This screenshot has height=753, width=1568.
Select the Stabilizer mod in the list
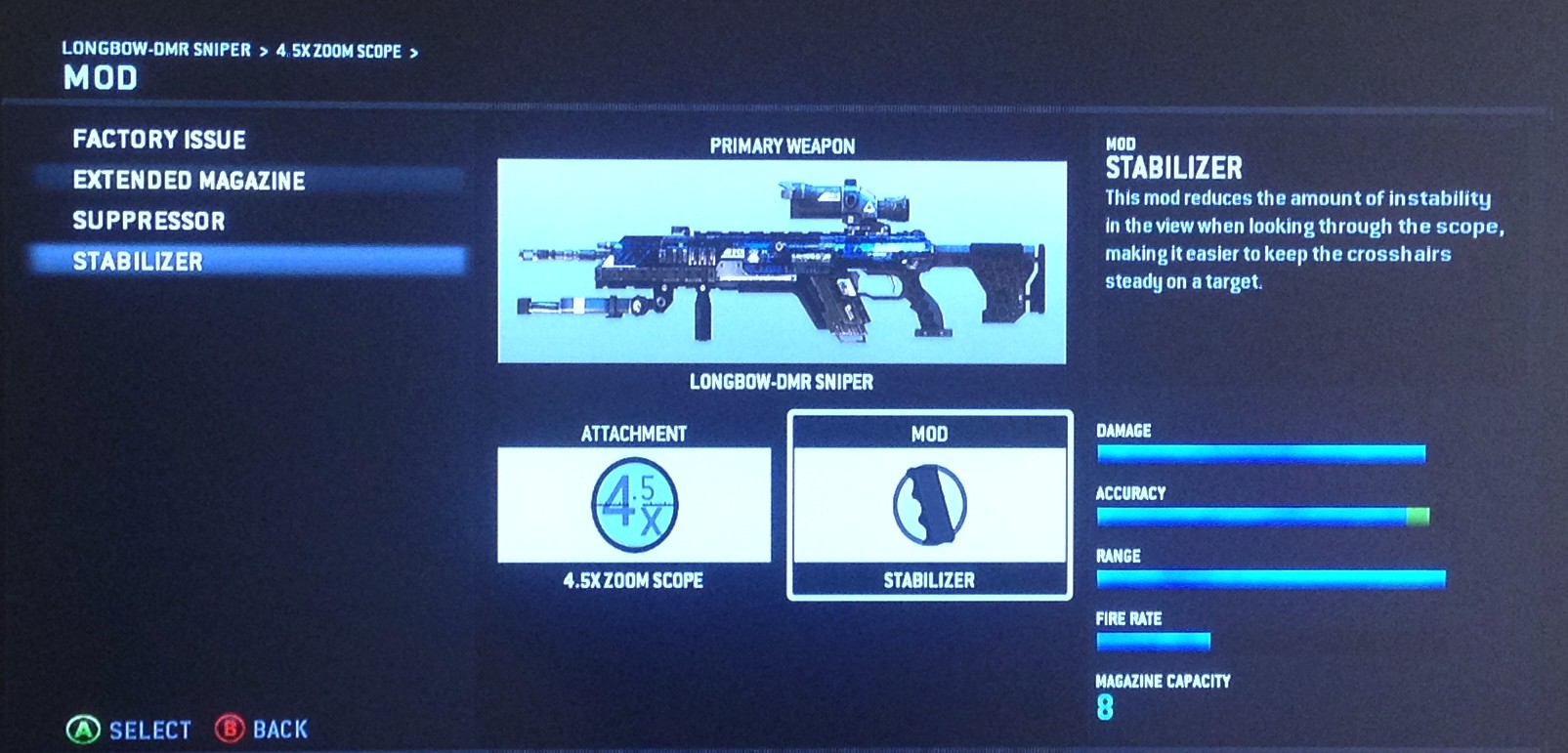point(138,262)
